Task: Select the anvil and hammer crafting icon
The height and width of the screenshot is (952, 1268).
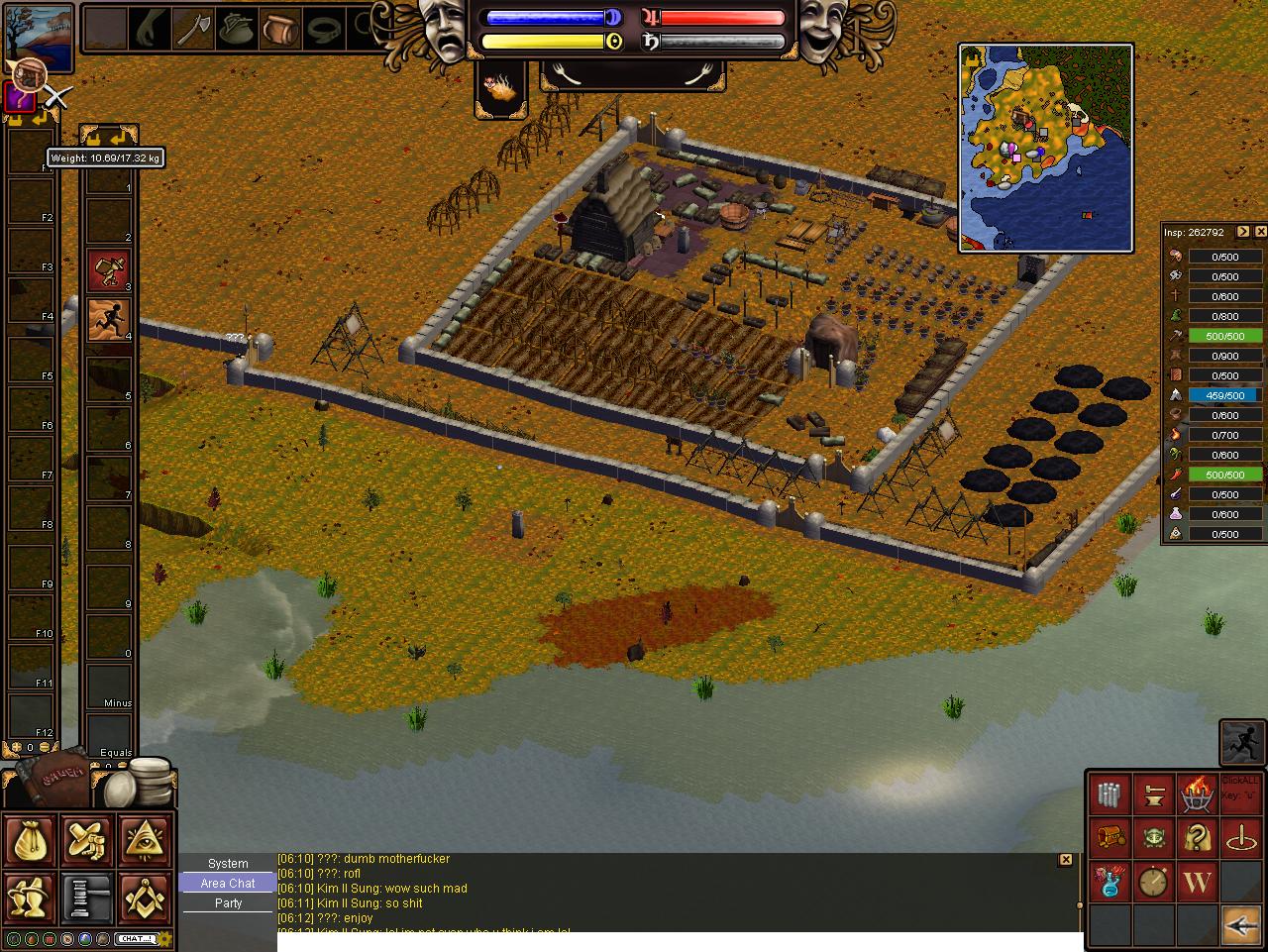Action: (x=1154, y=794)
